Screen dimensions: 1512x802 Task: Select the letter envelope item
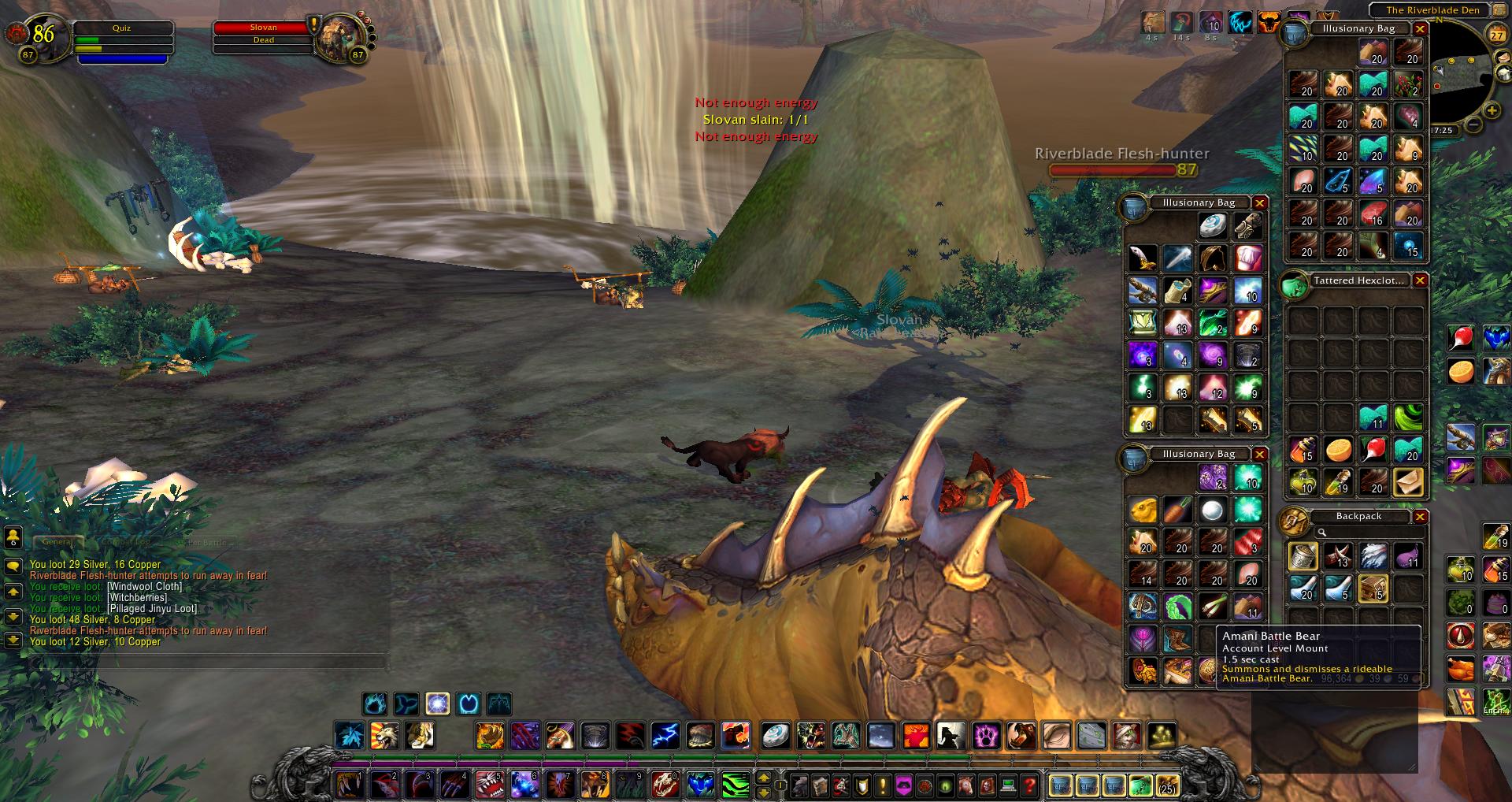[1407, 481]
